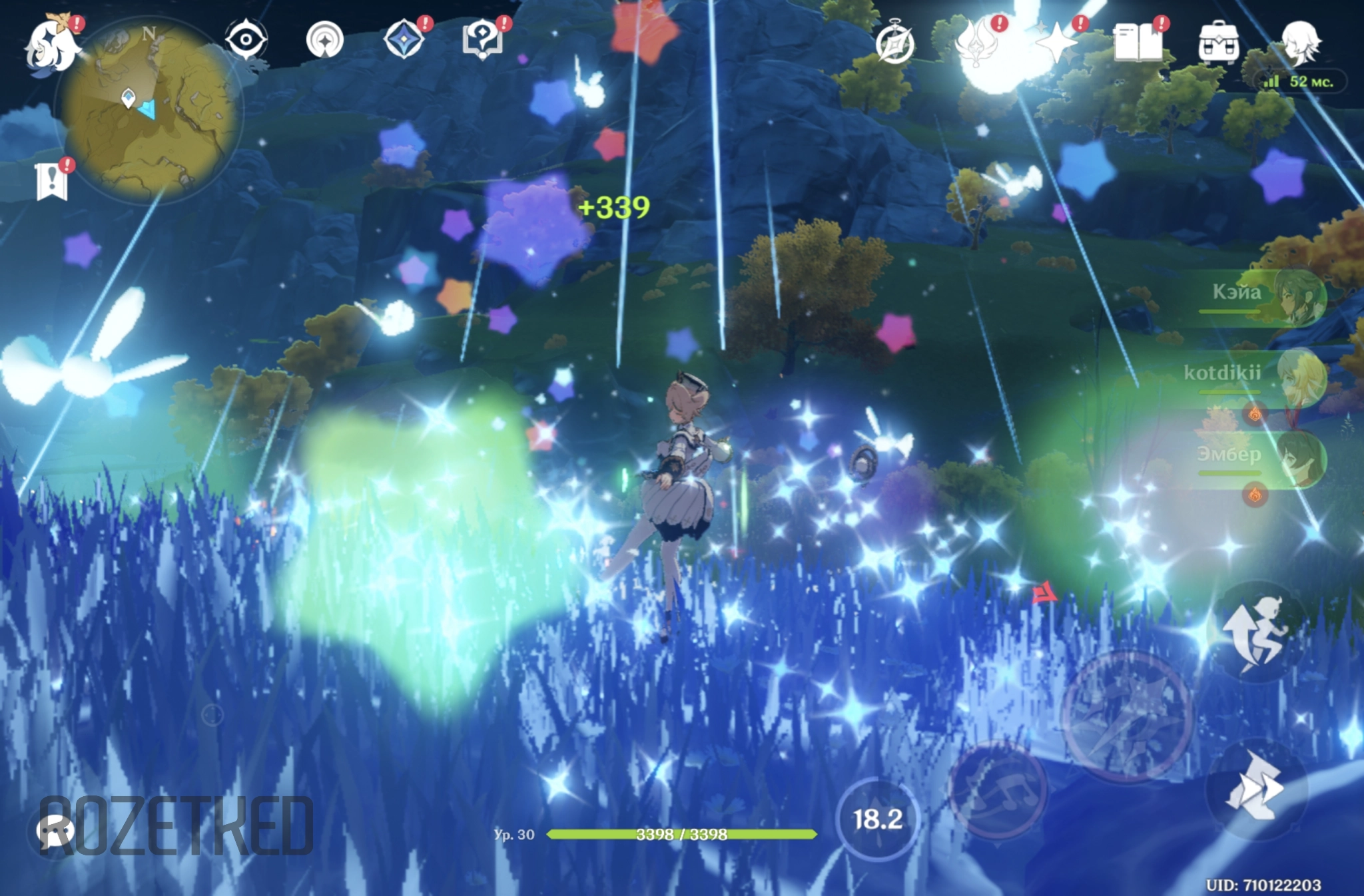
Task: Open the question mark tutorial icon
Action: pyautogui.click(x=482, y=39)
